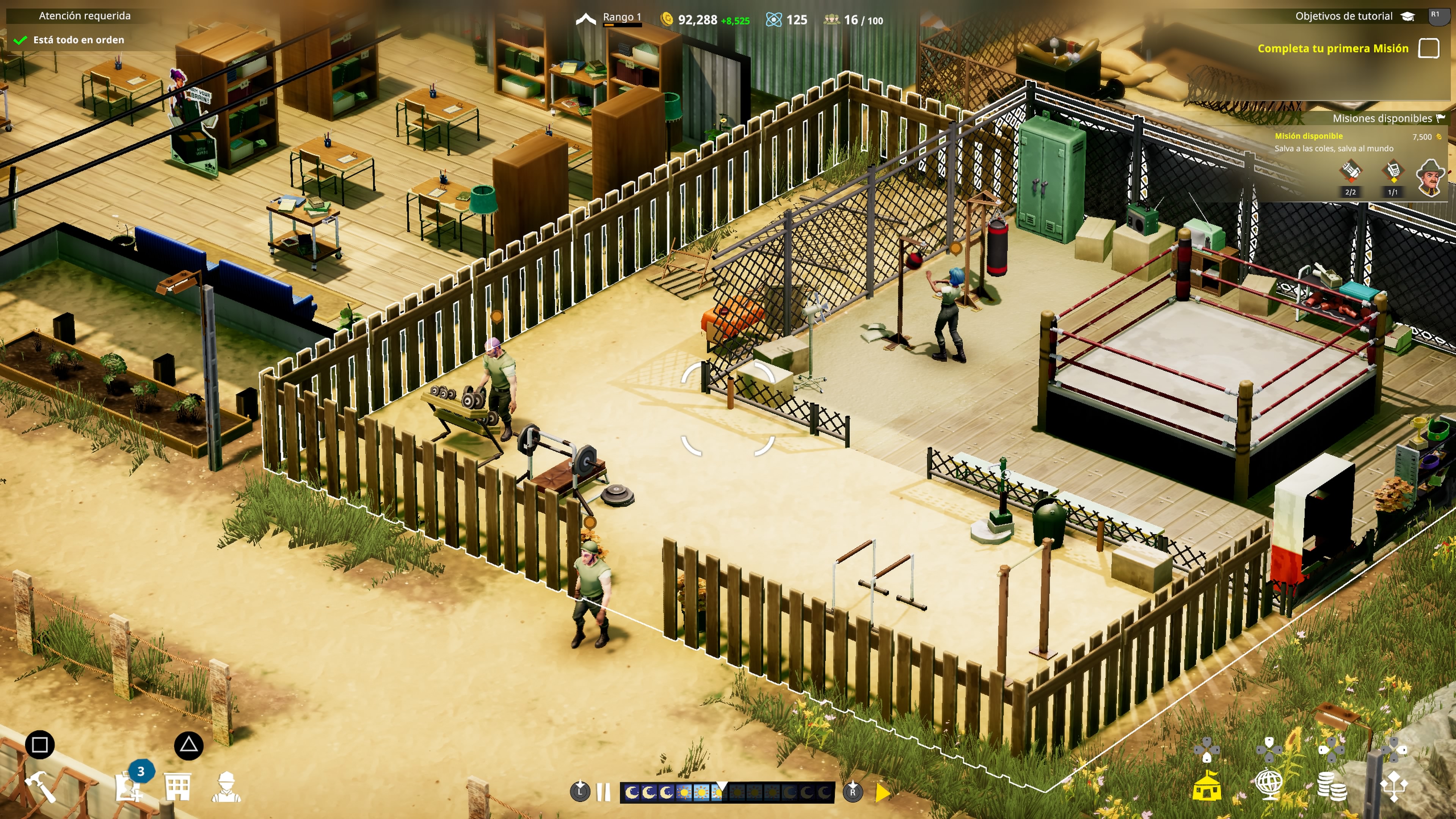Screen dimensions: 1456x819
Task: Pause the game with the pause bars
Action: tap(604, 792)
